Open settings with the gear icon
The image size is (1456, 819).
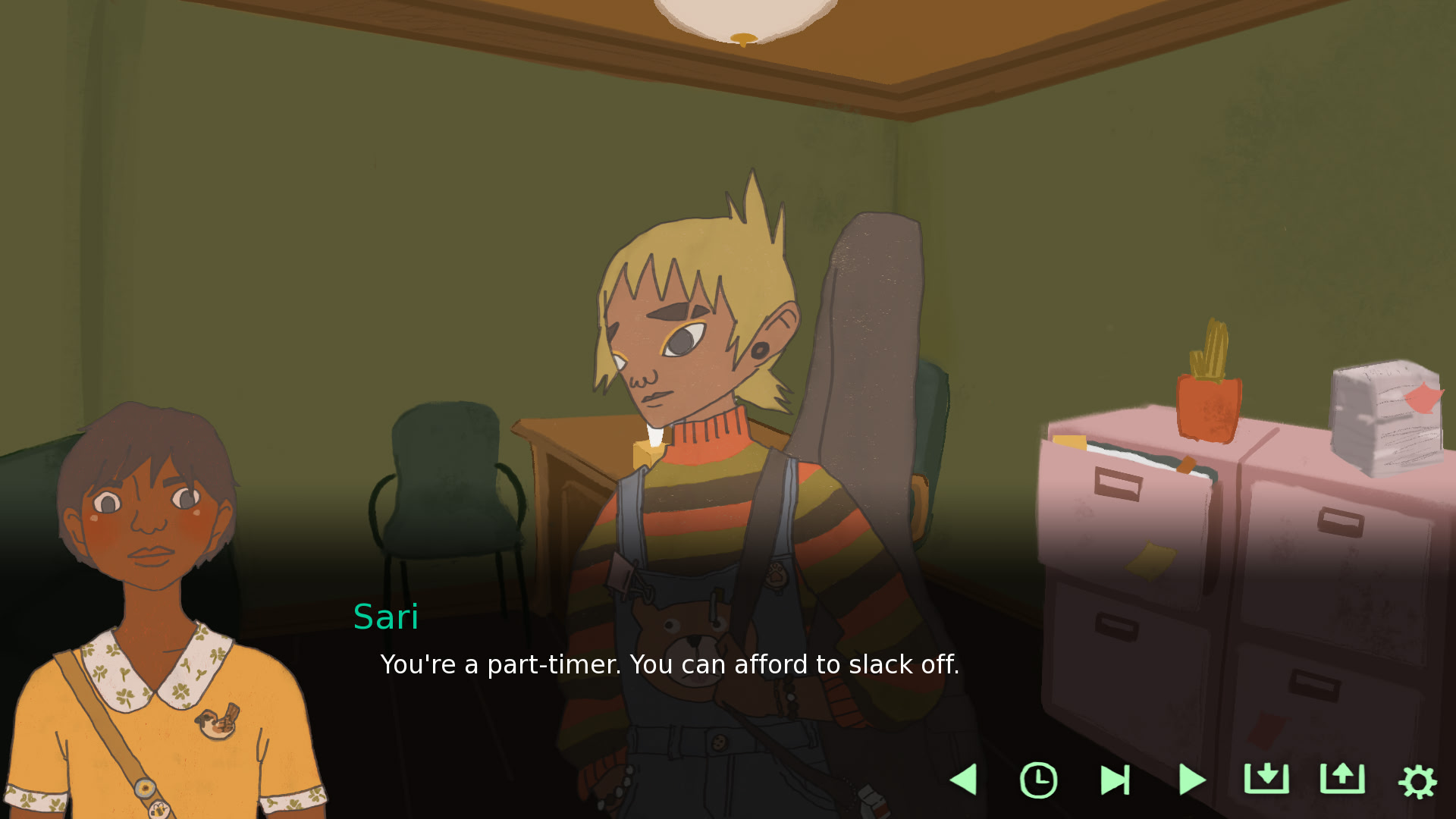coord(1417,781)
